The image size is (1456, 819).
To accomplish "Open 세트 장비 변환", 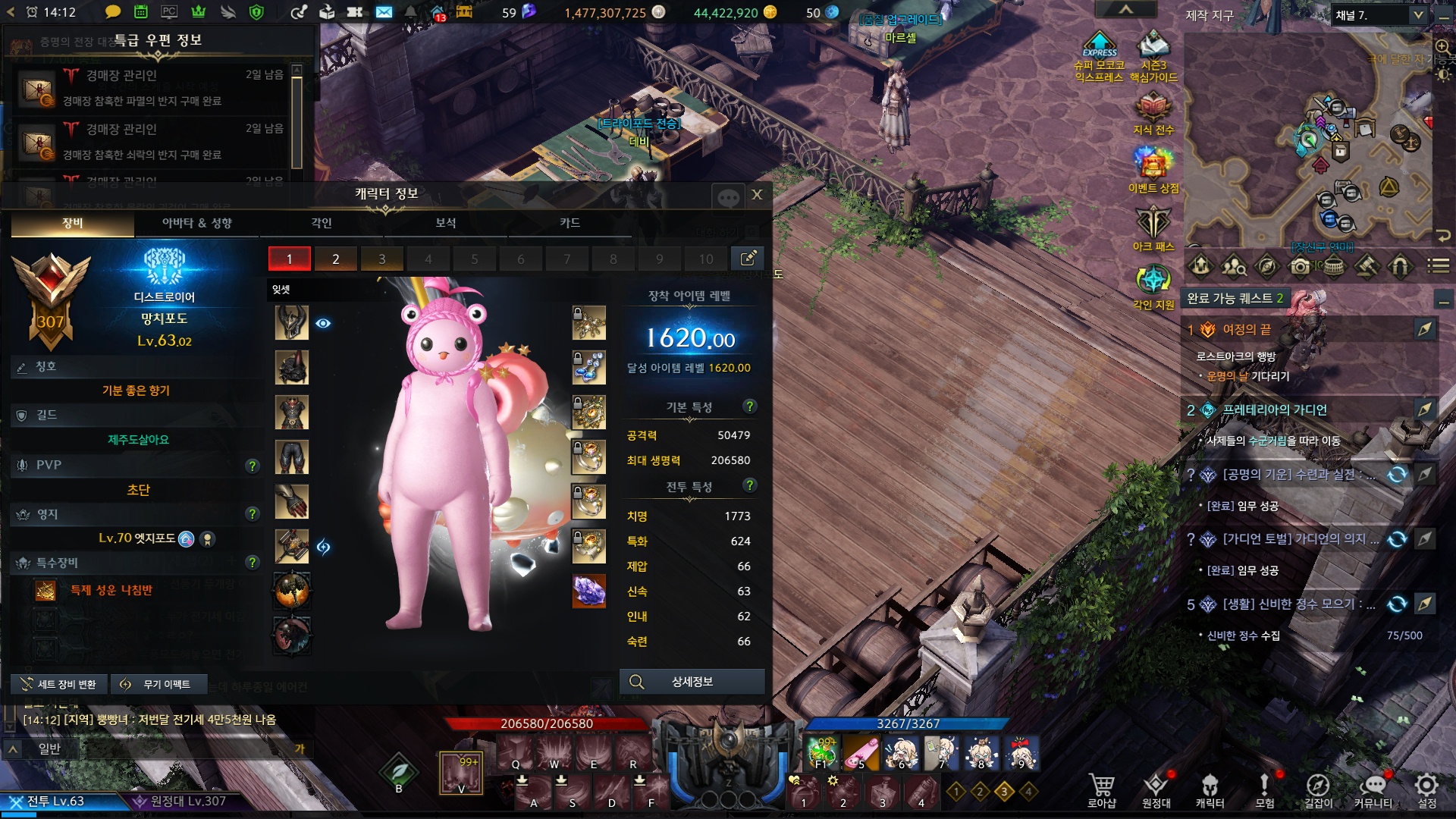I will click(59, 685).
